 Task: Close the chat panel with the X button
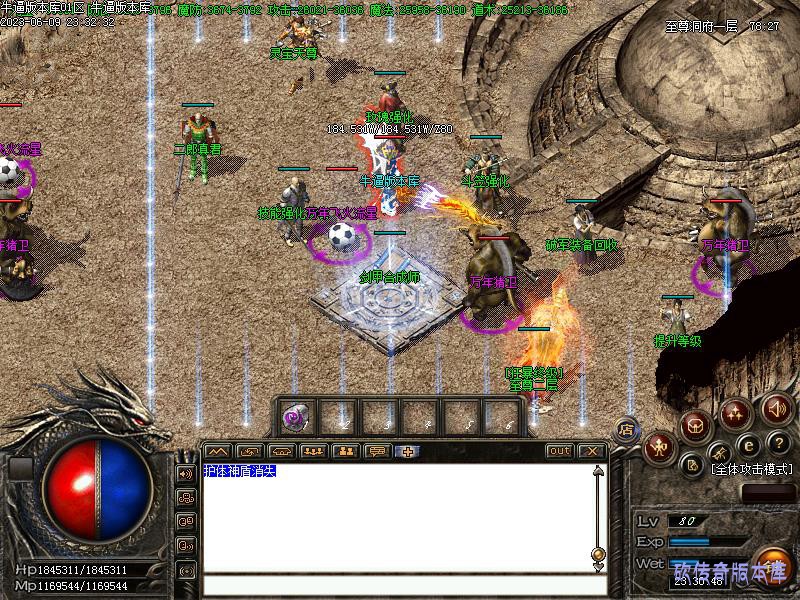coord(591,451)
